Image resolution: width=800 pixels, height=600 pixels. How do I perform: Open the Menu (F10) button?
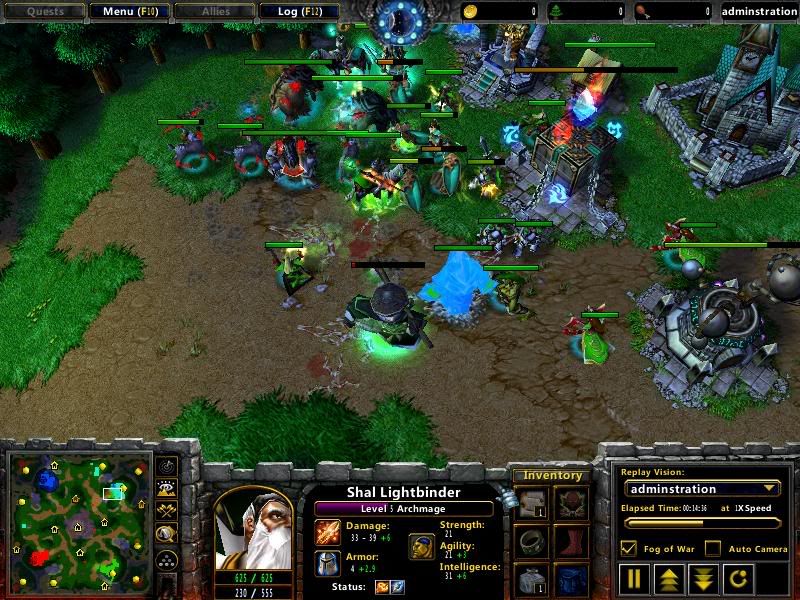coord(129,12)
